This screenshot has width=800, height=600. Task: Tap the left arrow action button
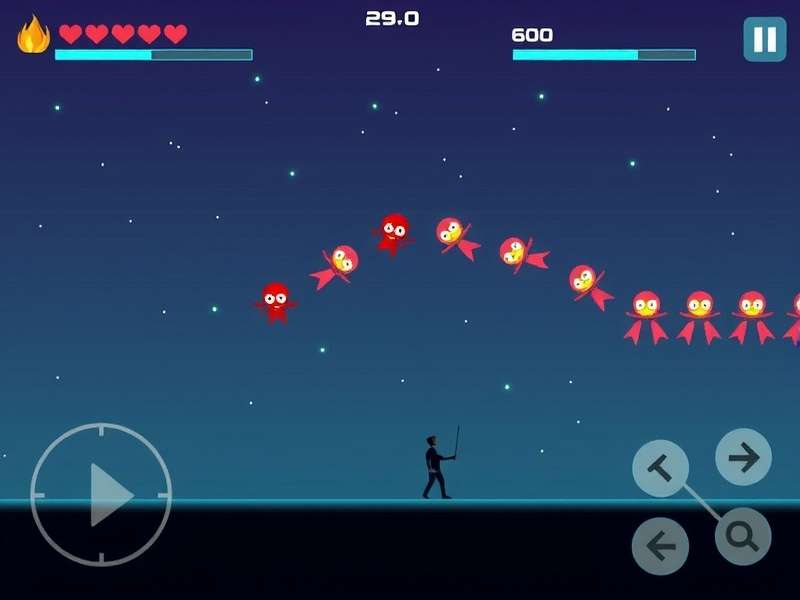click(660, 546)
